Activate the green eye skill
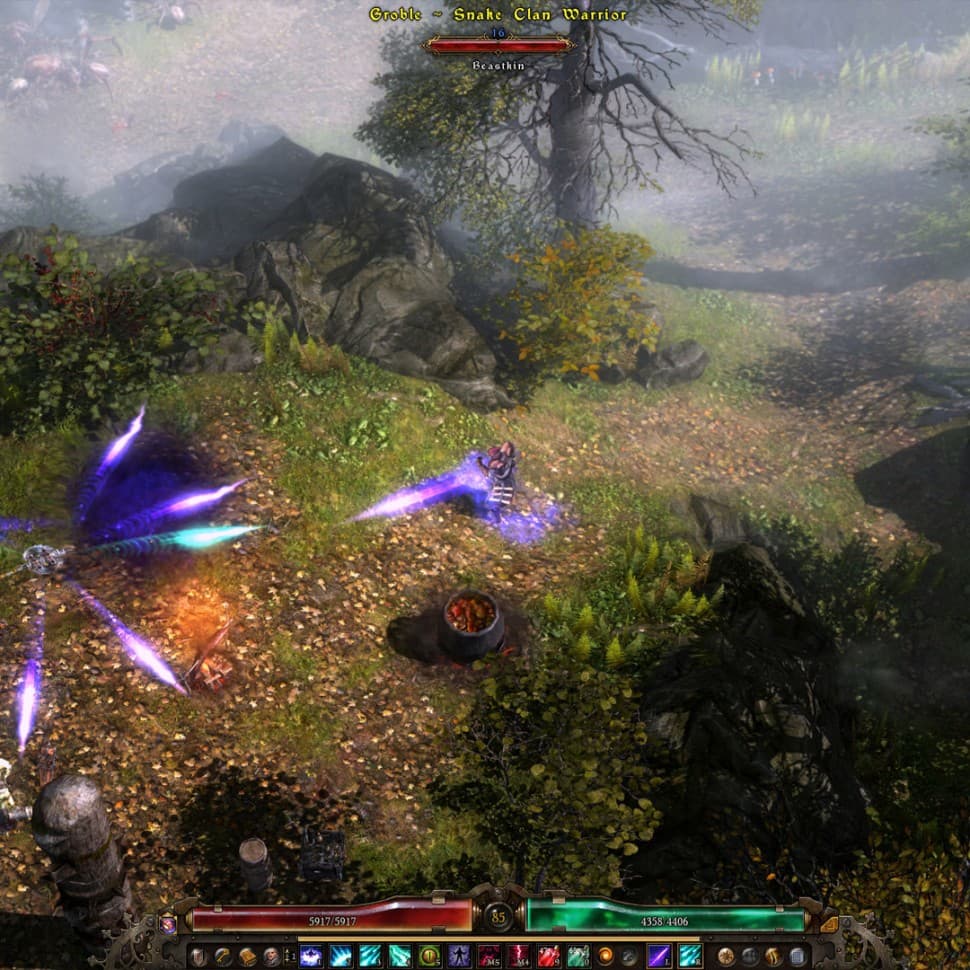The image size is (970, 970). [x=429, y=957]
